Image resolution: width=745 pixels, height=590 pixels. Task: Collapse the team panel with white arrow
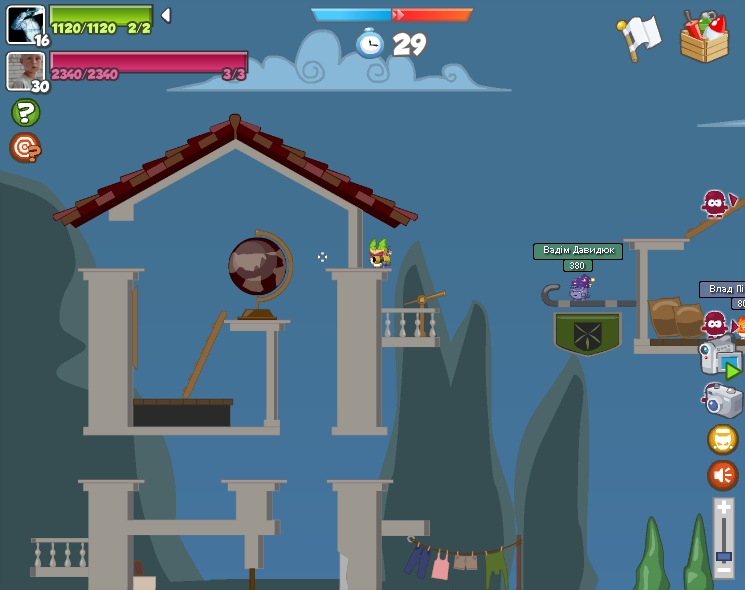pos(166,15)
